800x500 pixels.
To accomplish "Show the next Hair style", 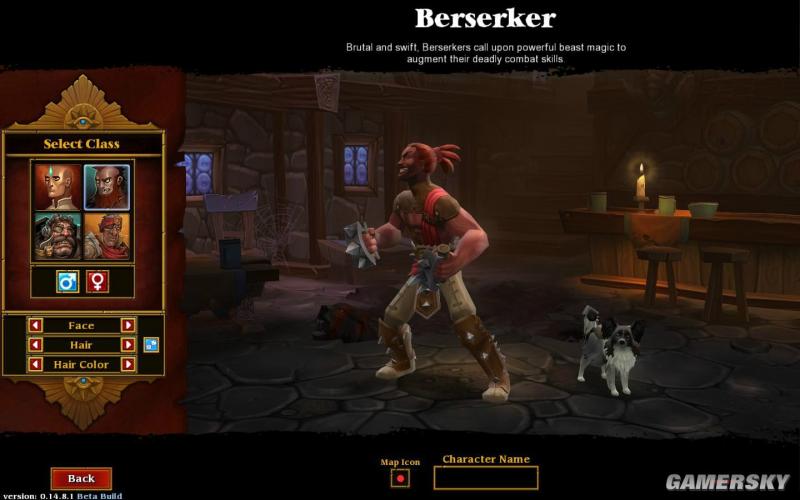I will click(x=128, y=345).
